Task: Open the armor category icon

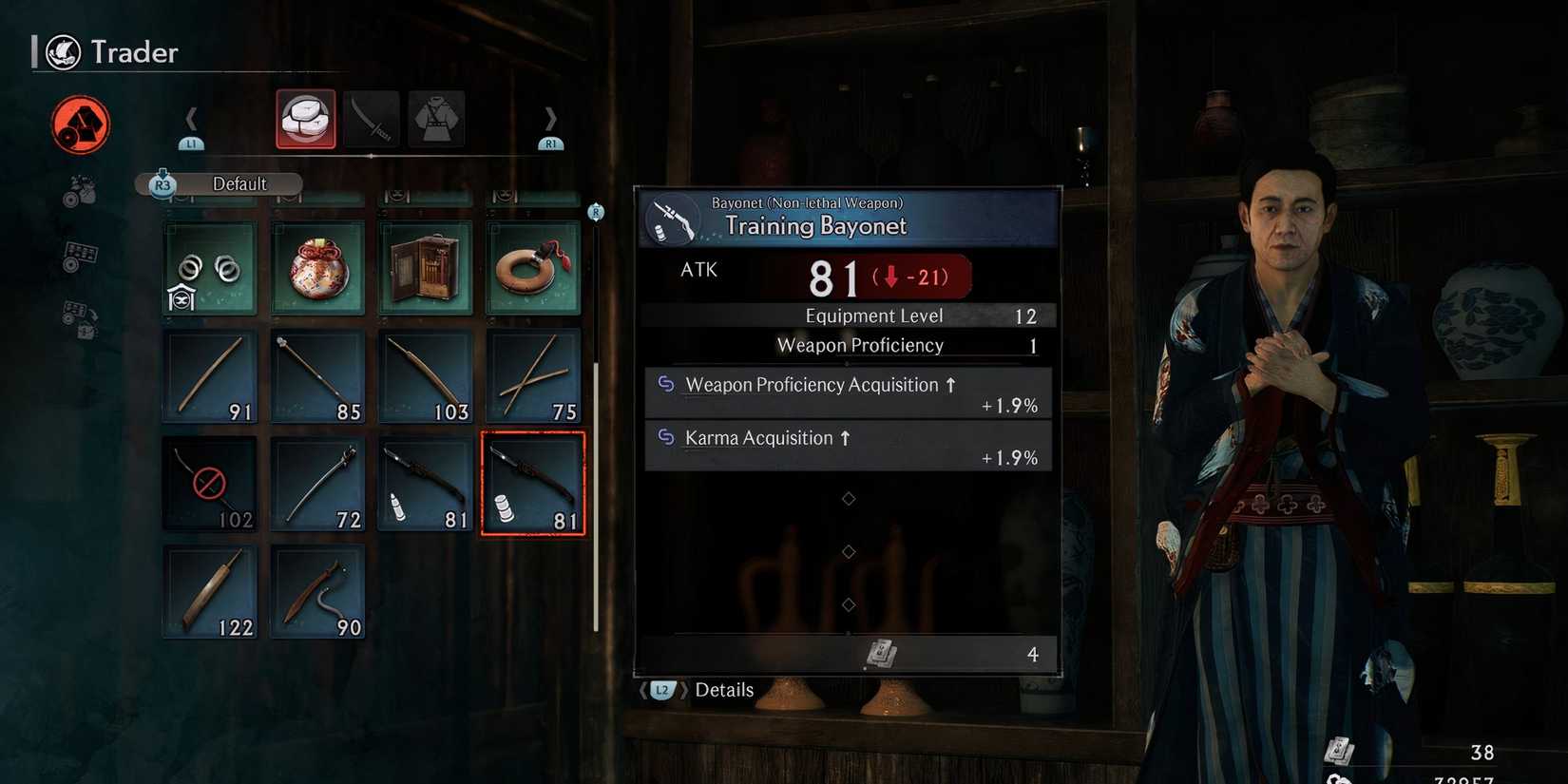Action: point(436,118)
